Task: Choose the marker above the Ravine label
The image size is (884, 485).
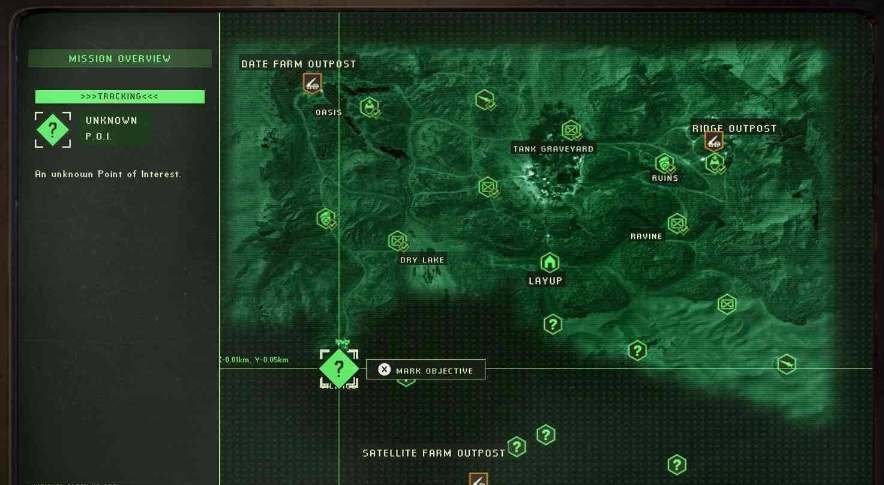Action: click(x=677, y=222)
